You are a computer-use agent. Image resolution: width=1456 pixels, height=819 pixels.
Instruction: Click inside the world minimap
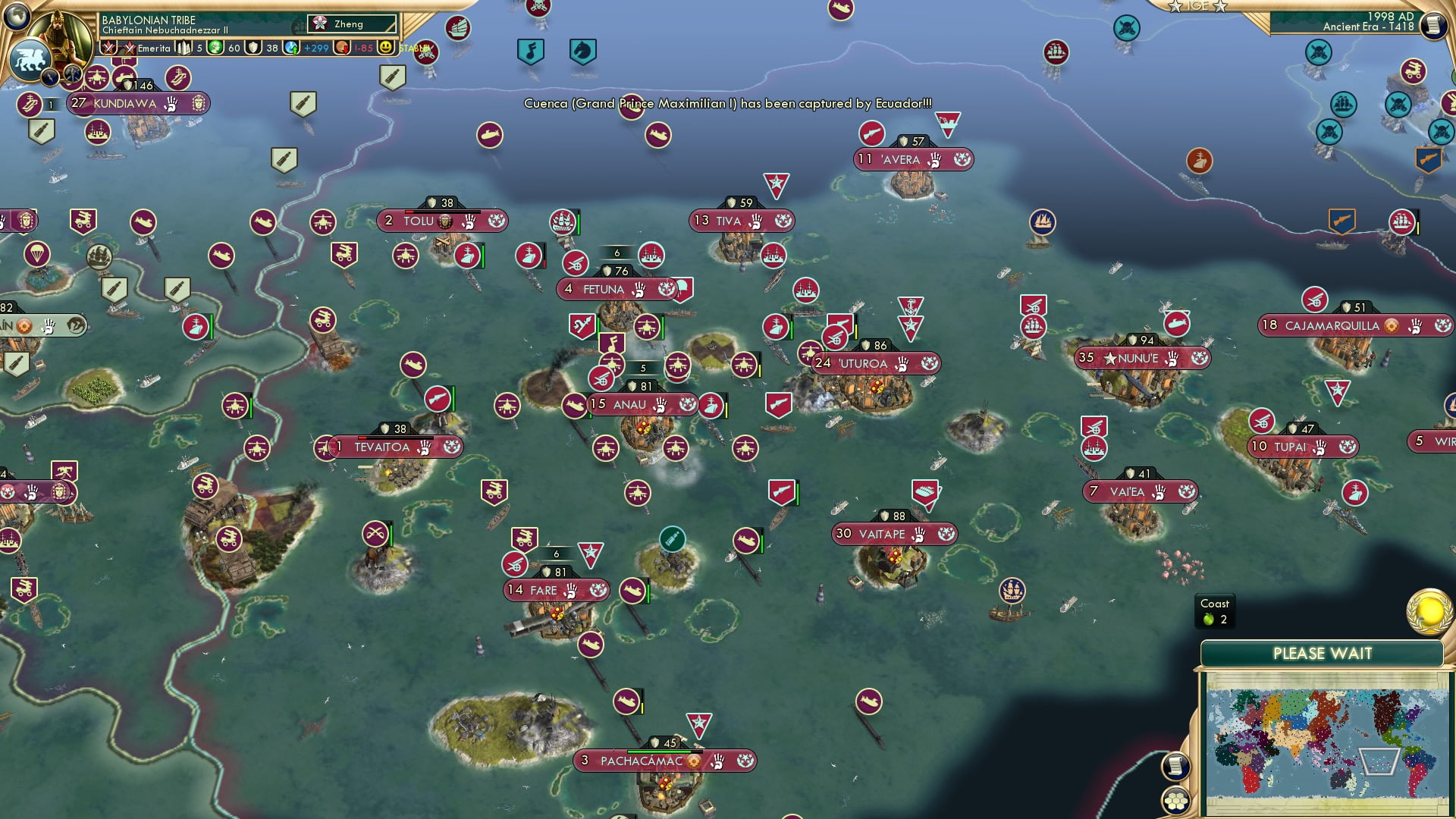(x=1324, y=740)
